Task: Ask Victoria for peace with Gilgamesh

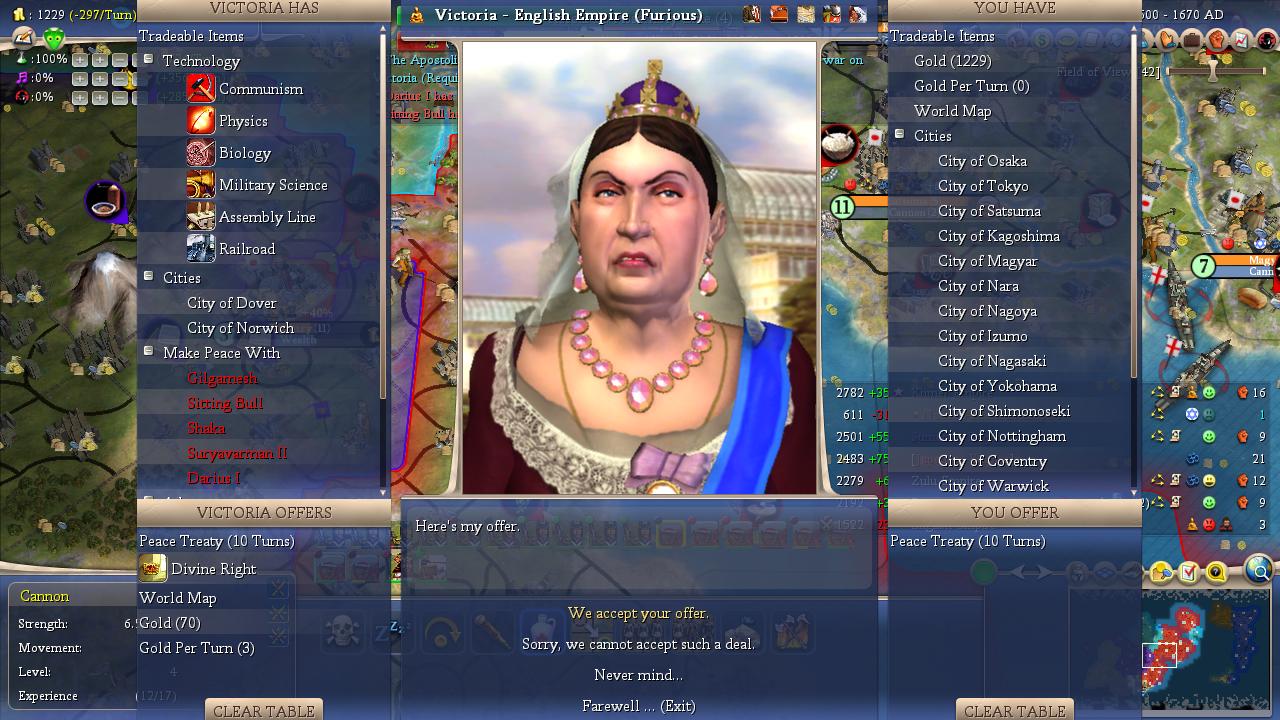Action: (222, 378)
